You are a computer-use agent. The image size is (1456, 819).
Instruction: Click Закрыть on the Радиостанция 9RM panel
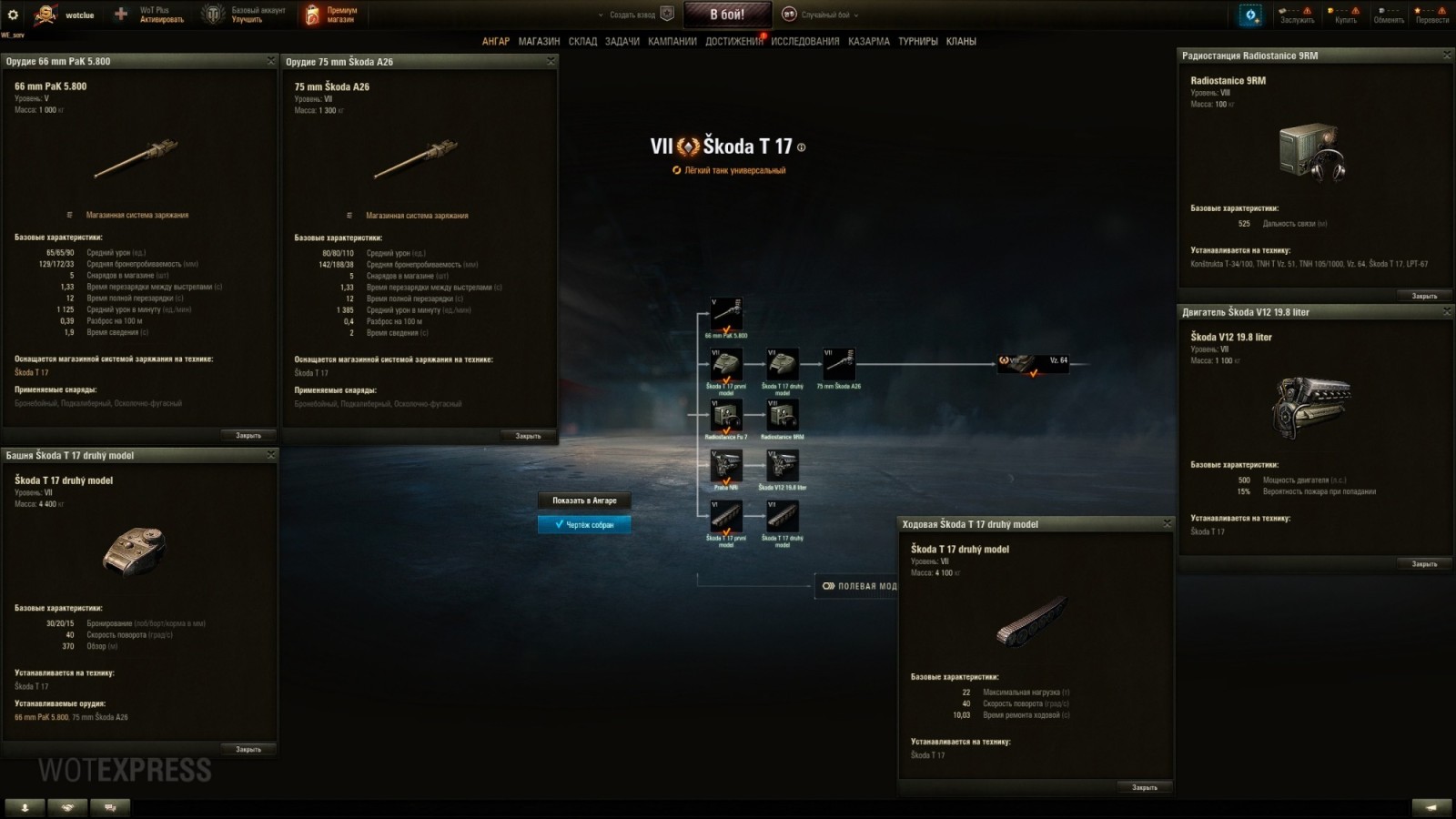(x=1423, y=295)
